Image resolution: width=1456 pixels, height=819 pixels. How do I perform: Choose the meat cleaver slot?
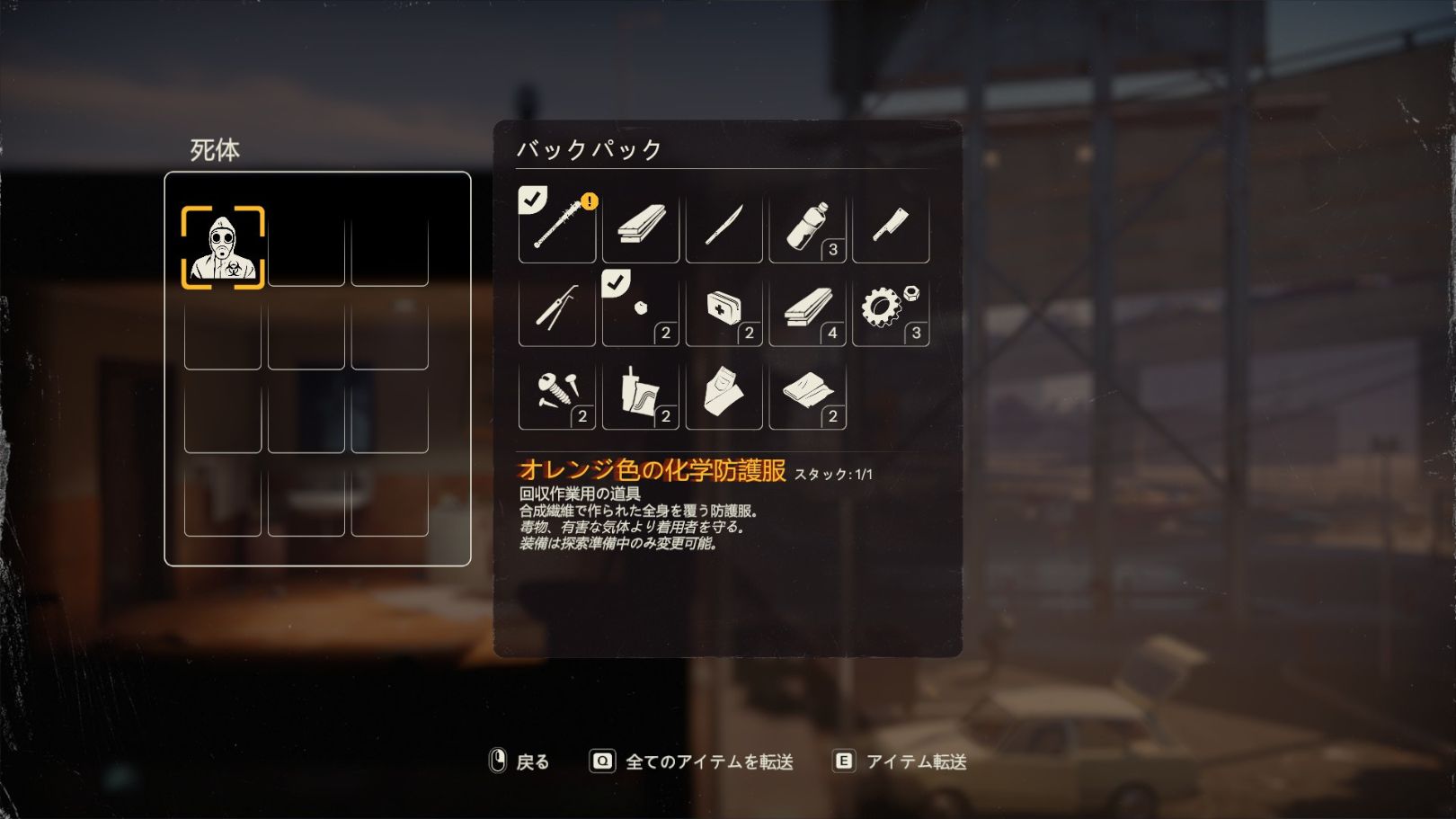pyautogui.click(x=891, y=225)
